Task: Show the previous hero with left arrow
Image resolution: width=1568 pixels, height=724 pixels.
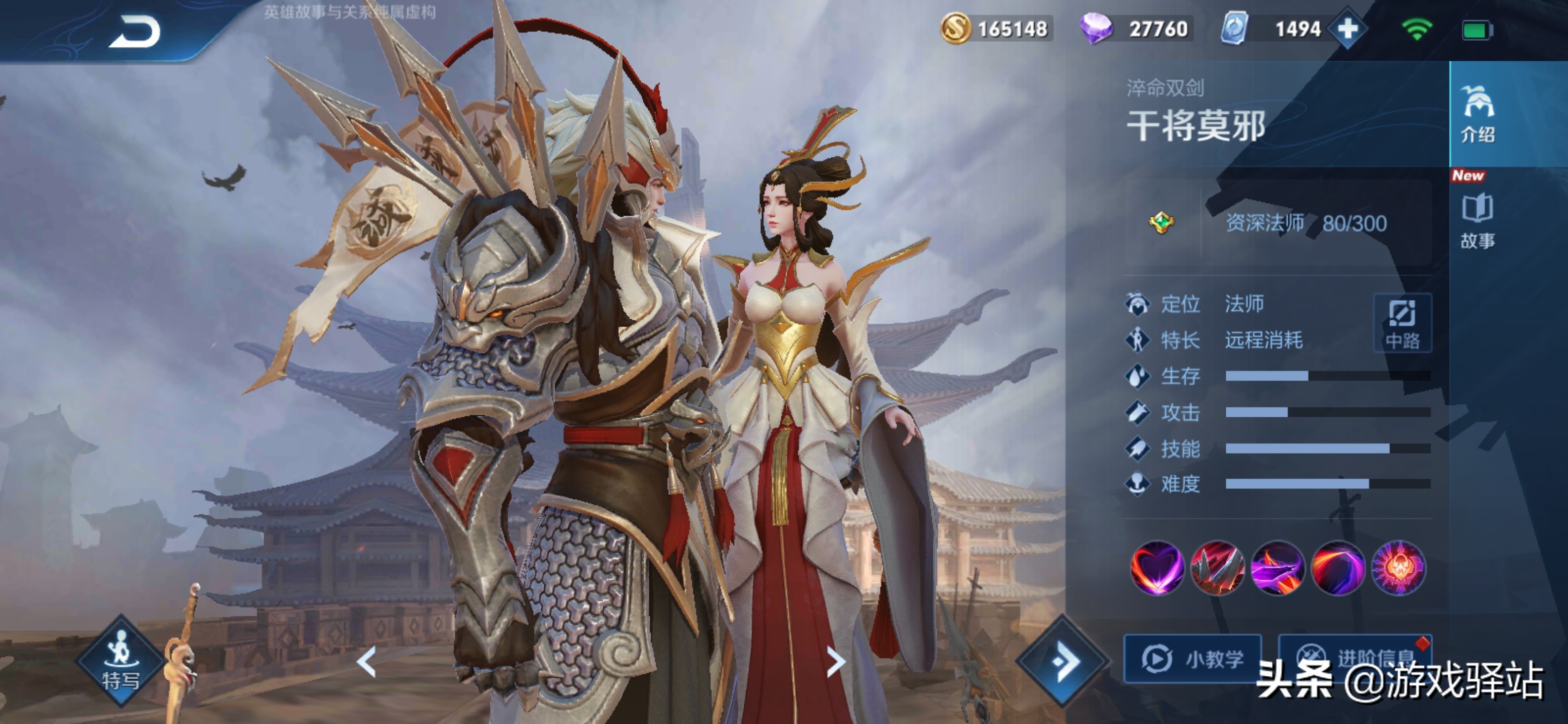Action: tap(366, 662)
